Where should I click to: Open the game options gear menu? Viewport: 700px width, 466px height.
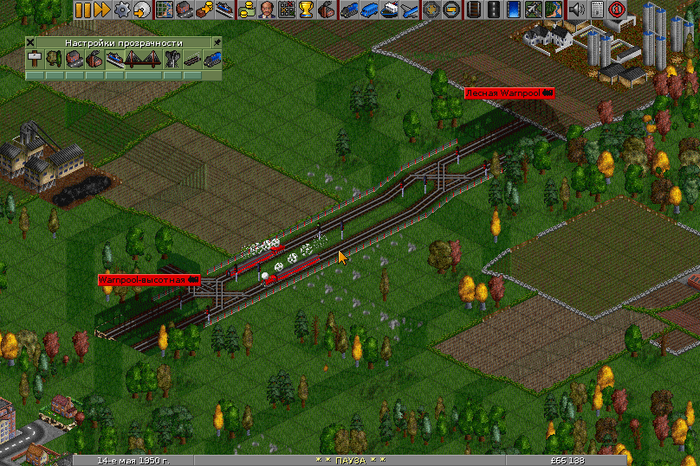click(x=123, y=10)
